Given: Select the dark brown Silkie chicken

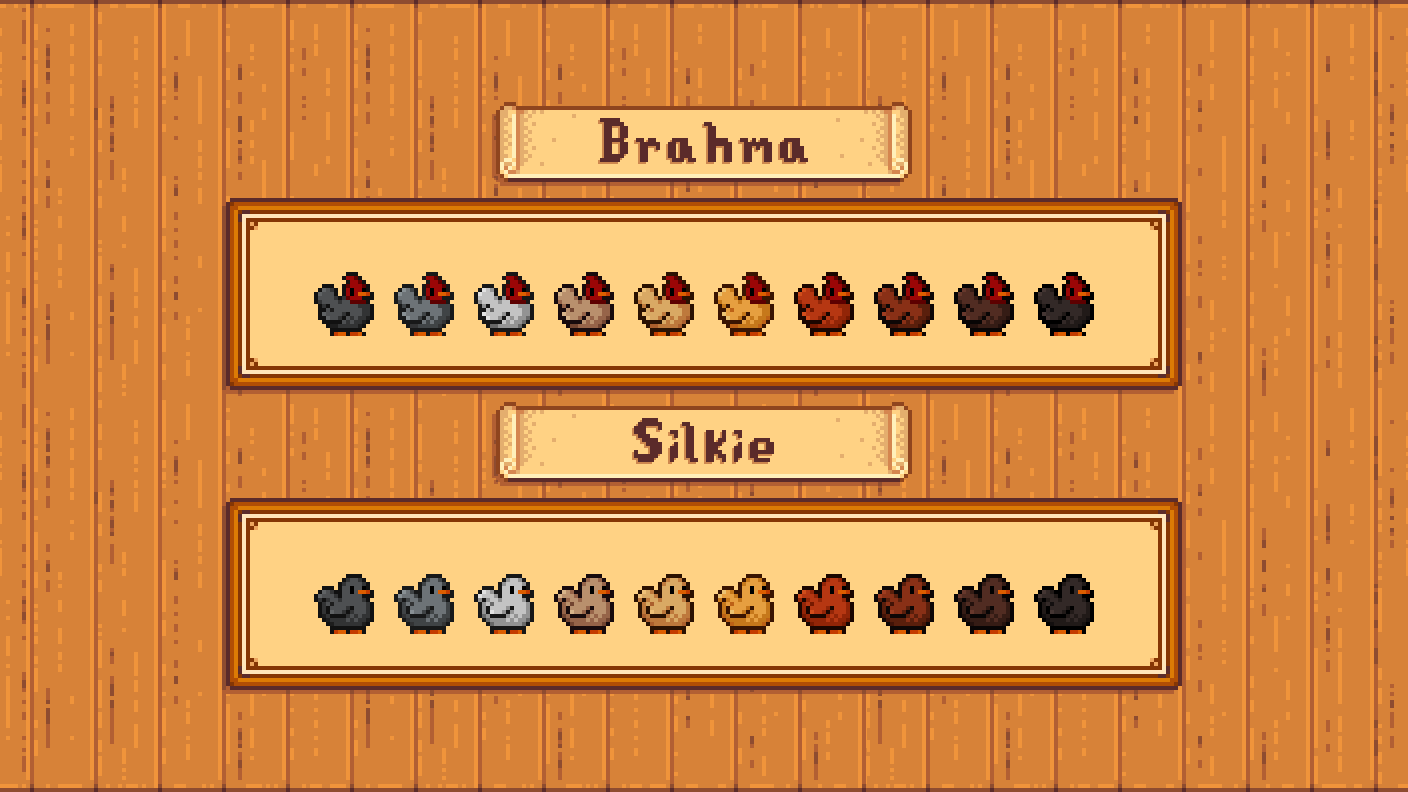Looking at the screenshot, I should click(982, 605).
